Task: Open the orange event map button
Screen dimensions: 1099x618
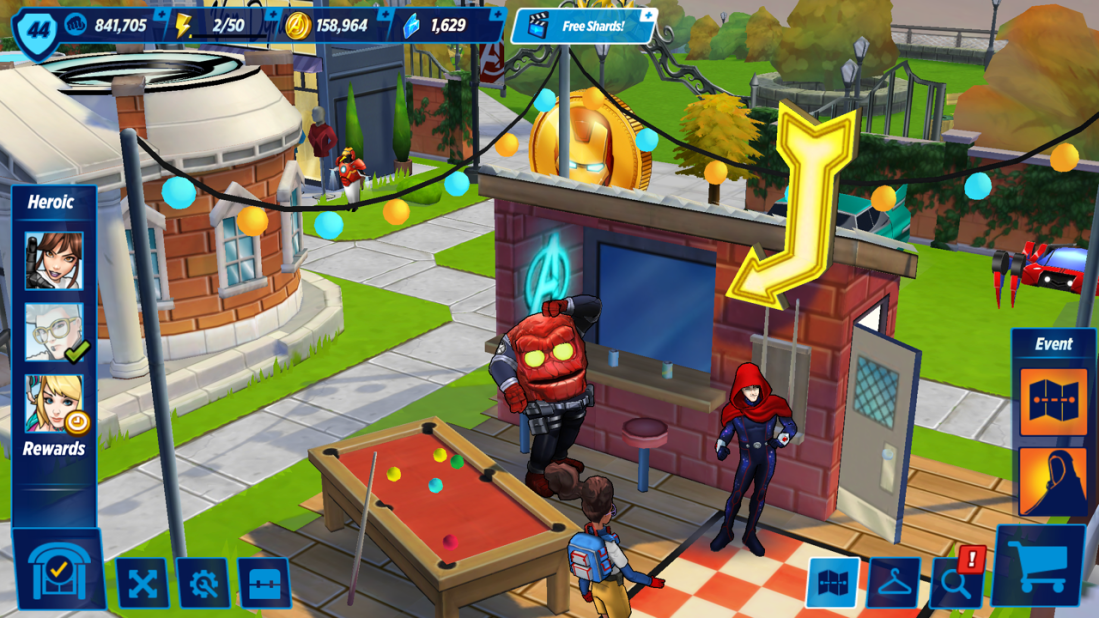Action: coord(1053,403)
